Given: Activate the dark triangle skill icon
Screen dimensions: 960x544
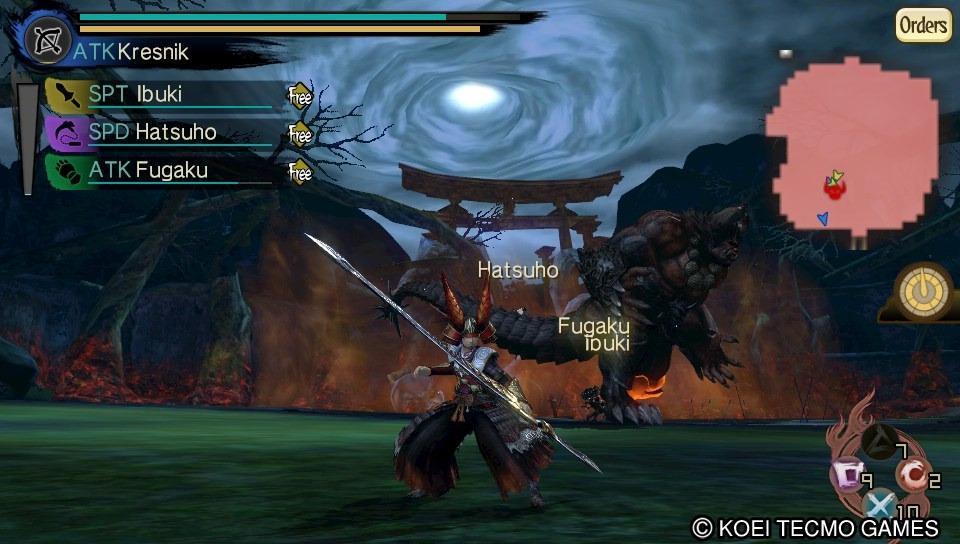Looking at the screenshot, I should tap(880, 441).
